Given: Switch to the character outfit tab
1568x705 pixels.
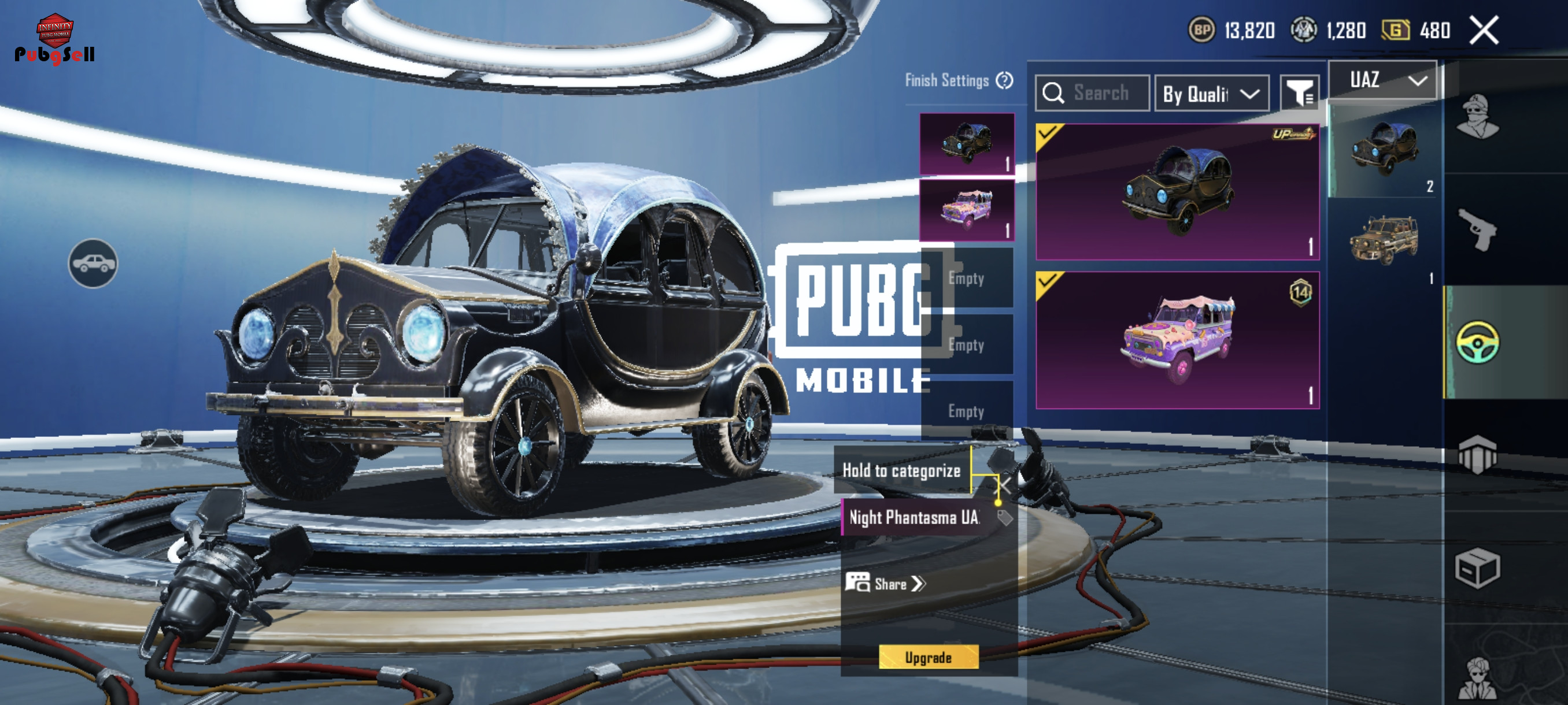Looking at the screenshot, I should click(x=1477, y=117).
